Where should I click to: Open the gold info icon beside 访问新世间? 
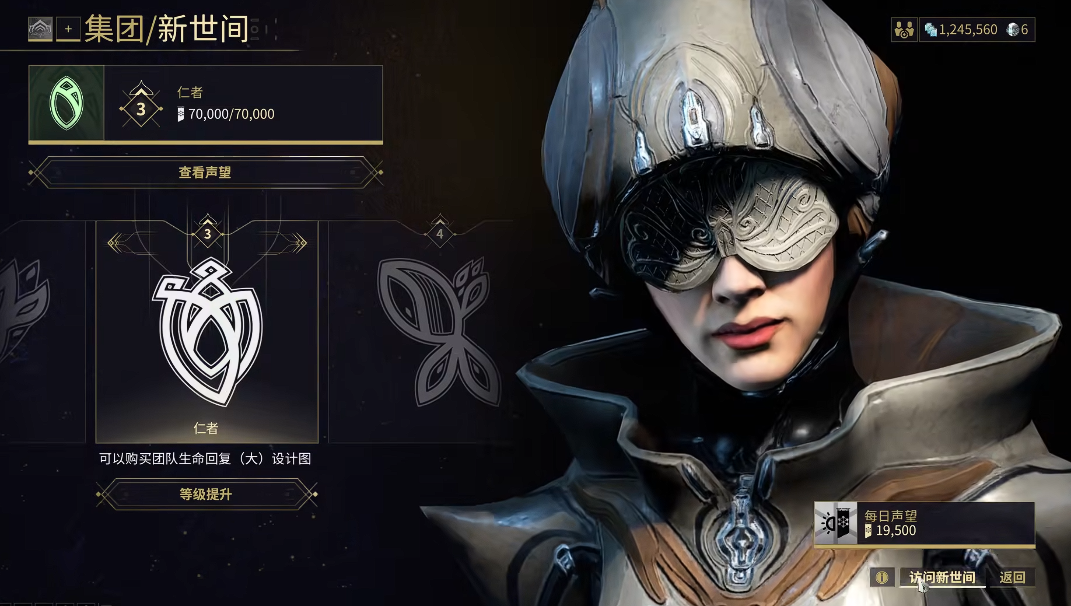881,577
